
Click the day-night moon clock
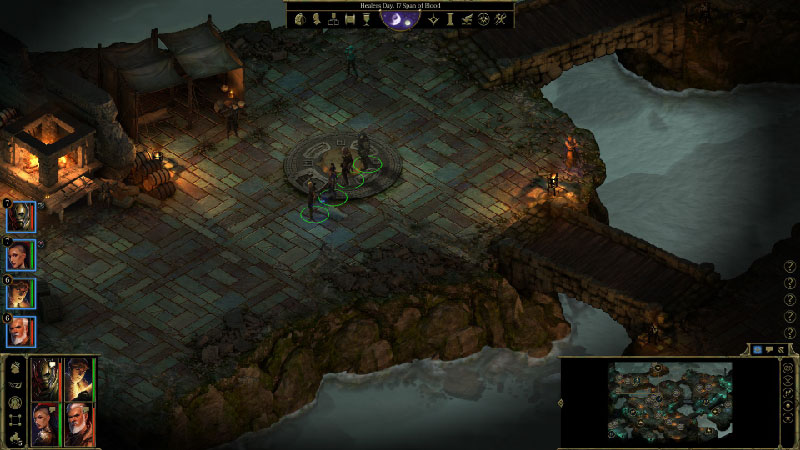coord(400,17)
